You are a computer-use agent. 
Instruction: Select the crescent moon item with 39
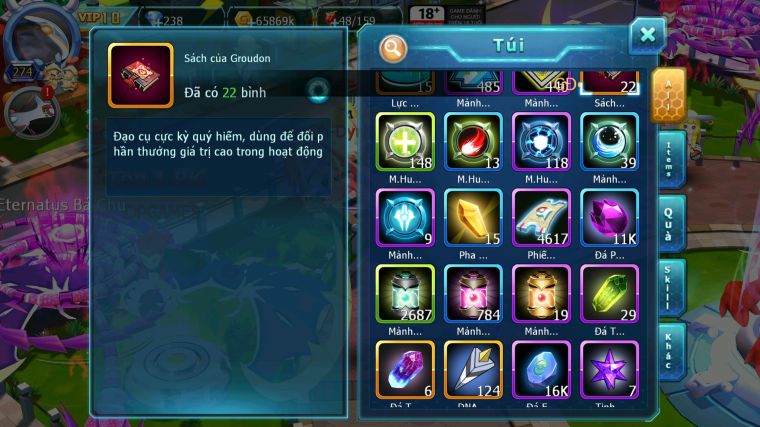(609, 142)
